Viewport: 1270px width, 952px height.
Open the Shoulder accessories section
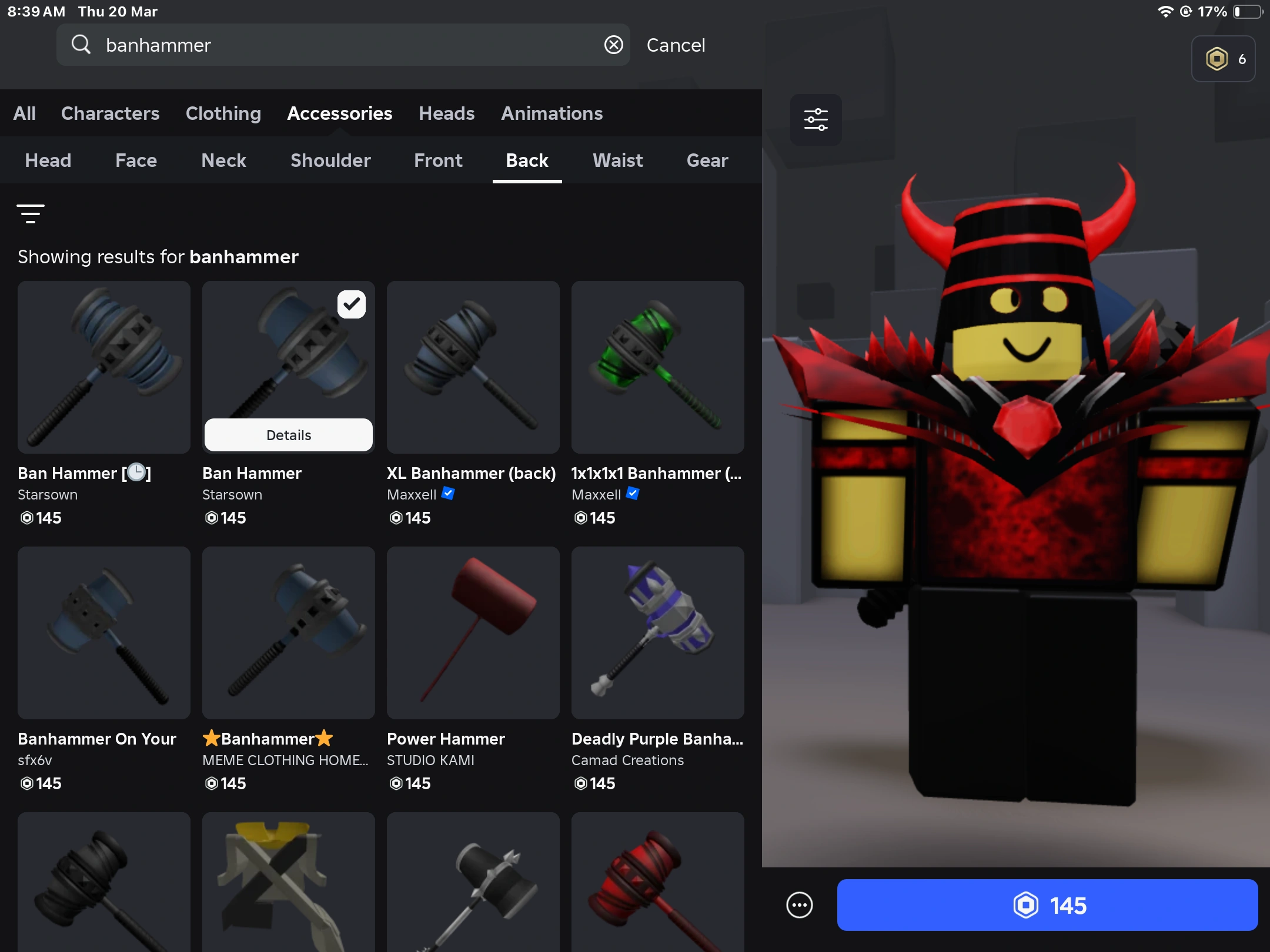click(x=330, y=160)
